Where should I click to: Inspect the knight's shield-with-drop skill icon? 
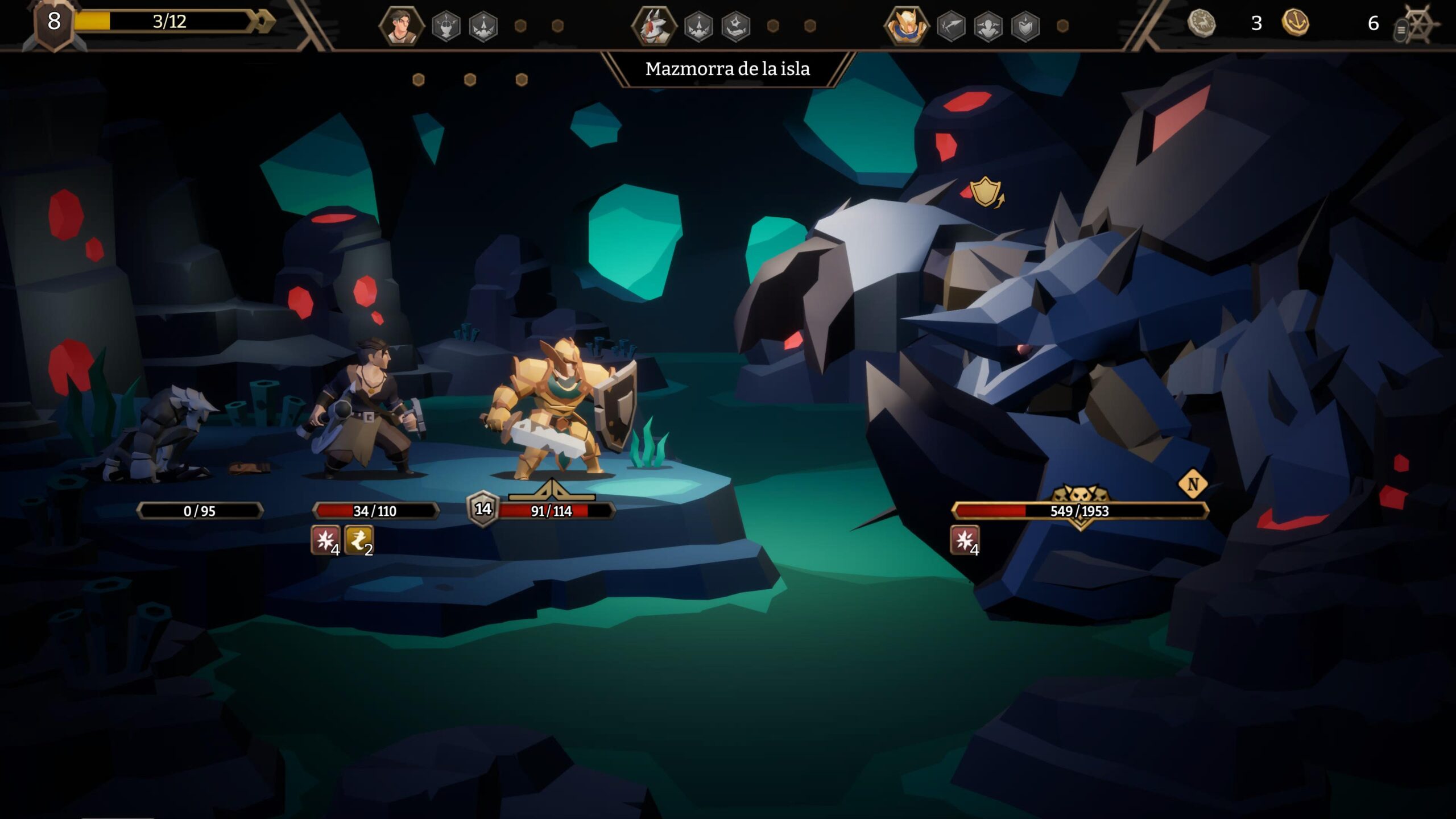tap(1025, 26)
